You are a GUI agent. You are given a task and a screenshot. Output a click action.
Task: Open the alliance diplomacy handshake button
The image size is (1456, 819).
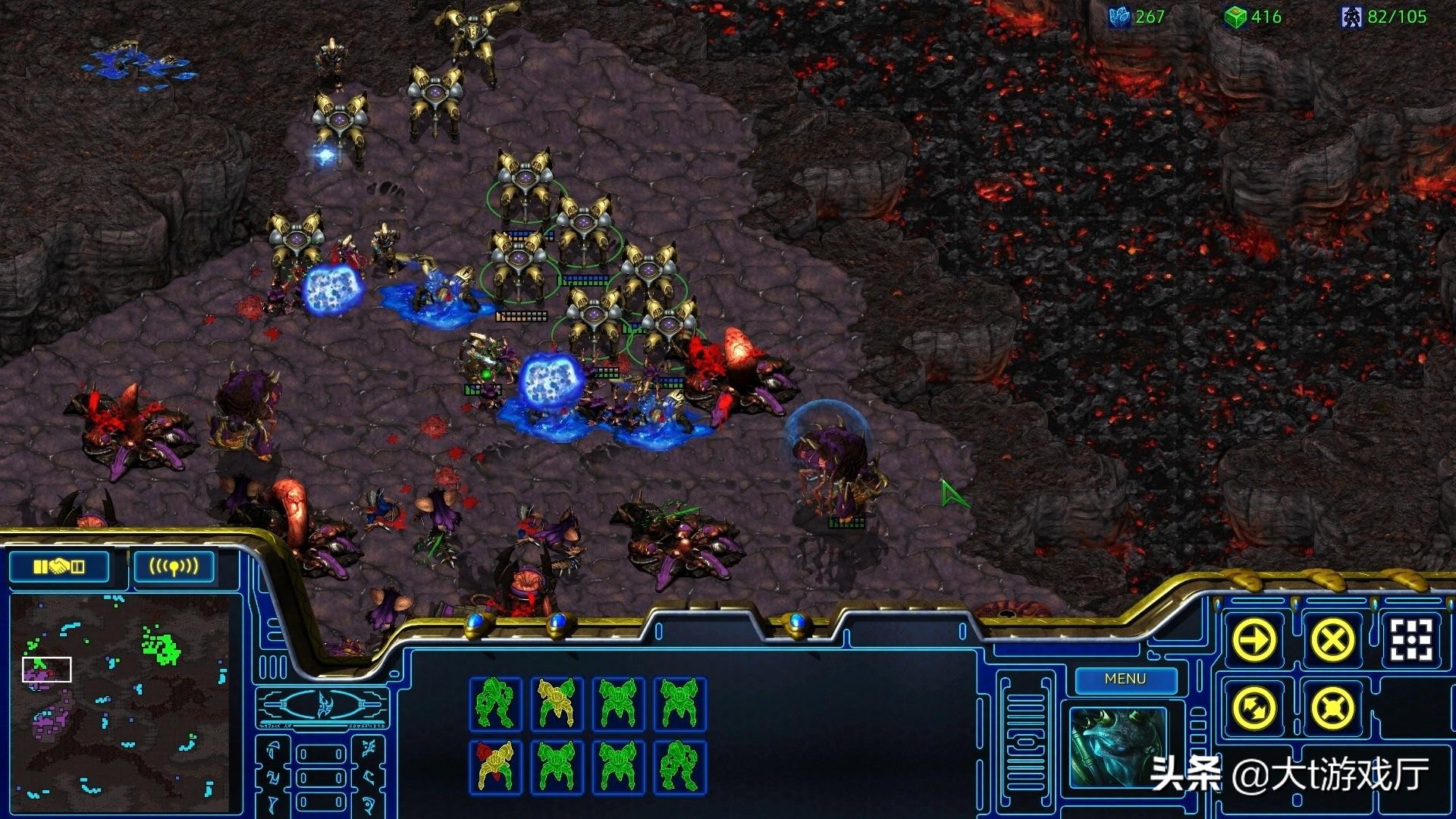[x=59, y=566]
